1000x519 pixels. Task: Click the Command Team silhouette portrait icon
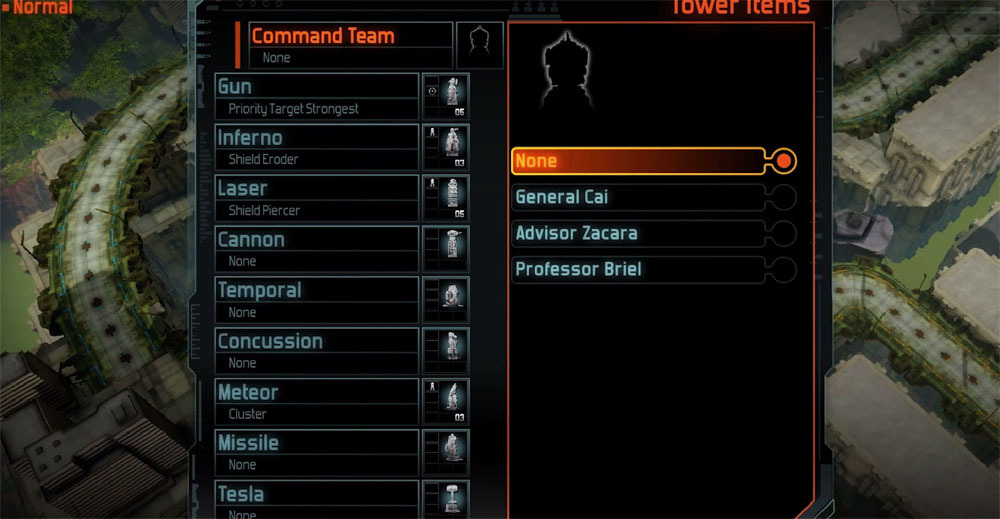coord(479,45)
